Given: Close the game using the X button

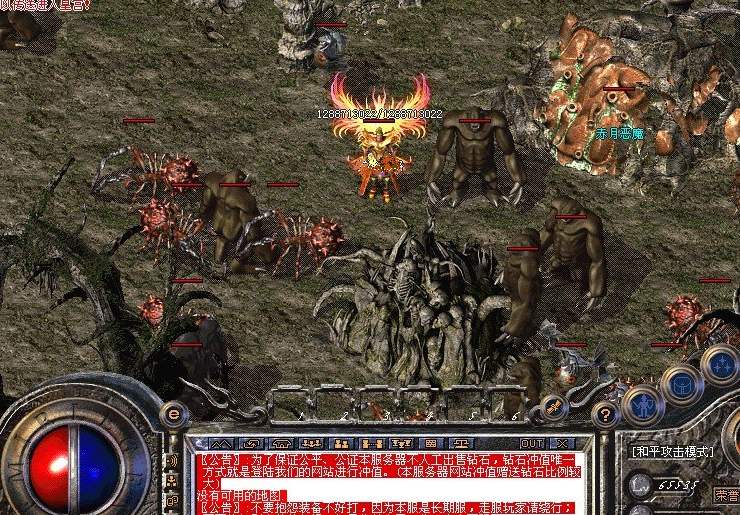Looking at the screenshot, I should pos(562,442).
